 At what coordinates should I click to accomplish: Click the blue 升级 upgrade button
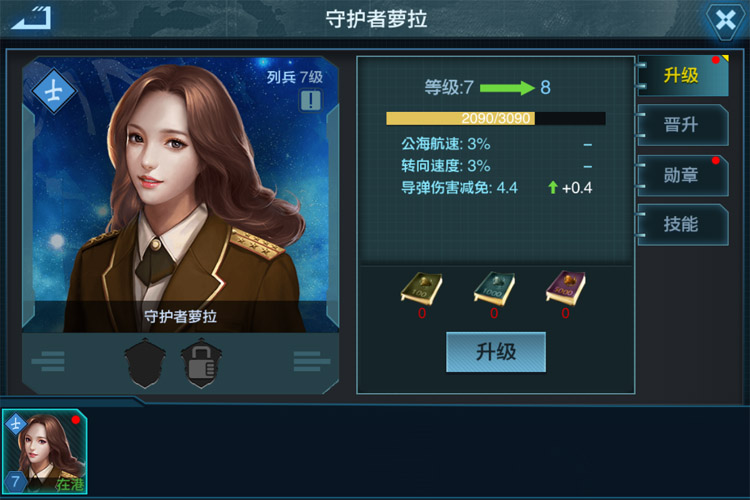(x=495, y=352)
